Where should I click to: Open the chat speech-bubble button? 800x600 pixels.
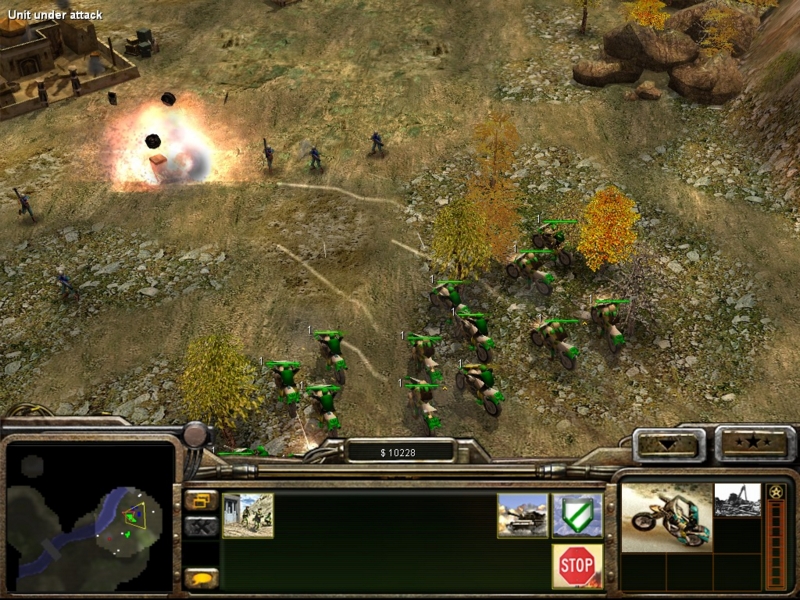pyautogui.click(x=201, y=578)
